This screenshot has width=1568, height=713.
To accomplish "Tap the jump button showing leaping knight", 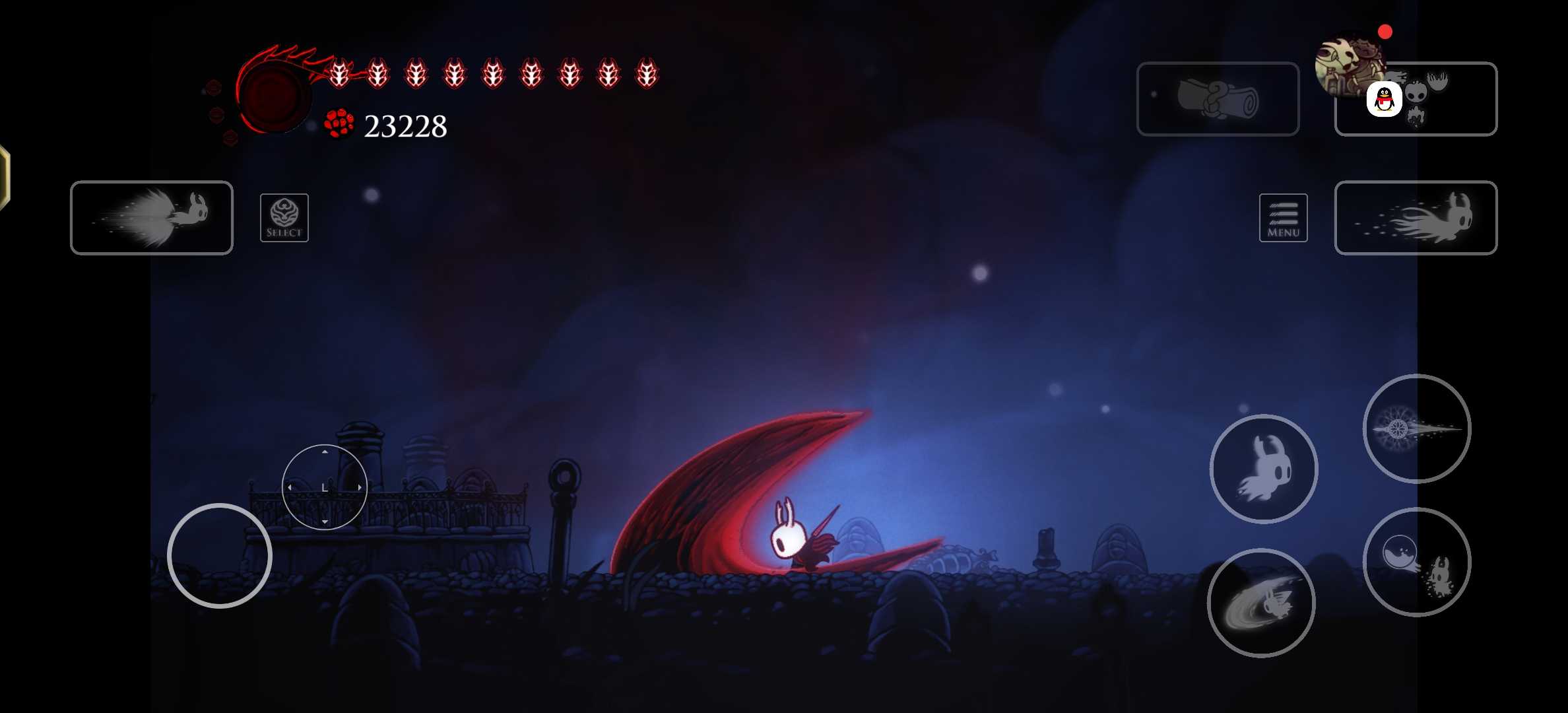I will [1263, 469].
